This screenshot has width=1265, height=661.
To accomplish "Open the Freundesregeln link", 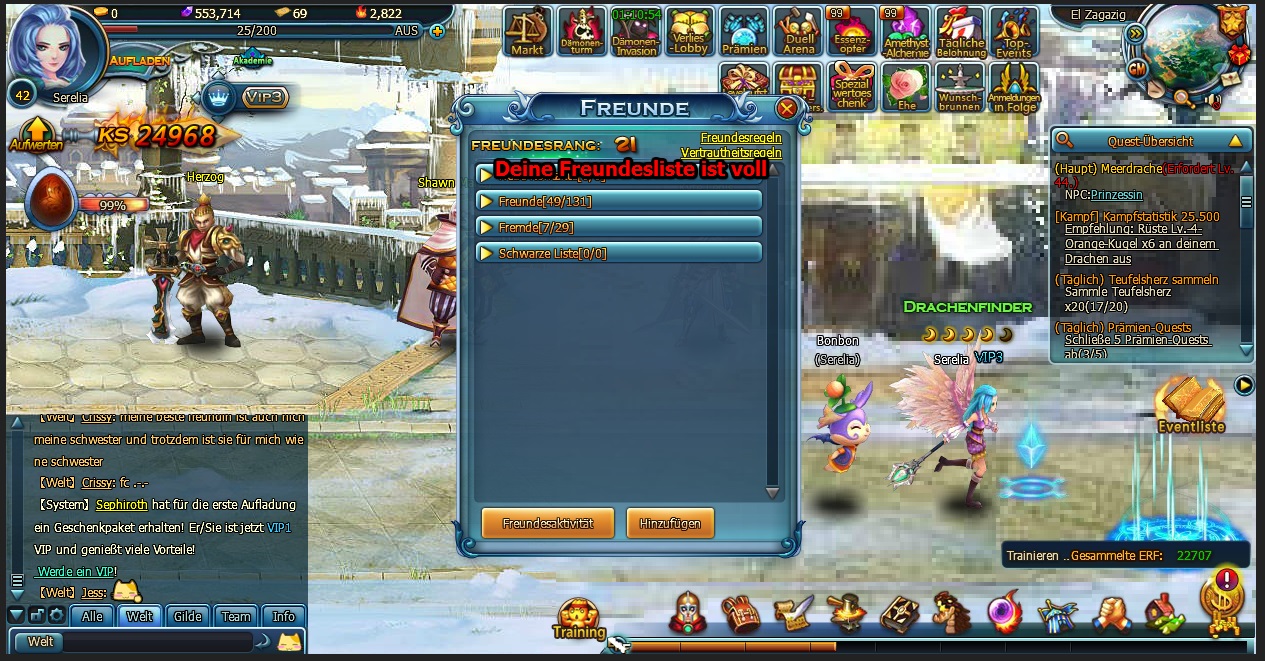I will (741, 138).
